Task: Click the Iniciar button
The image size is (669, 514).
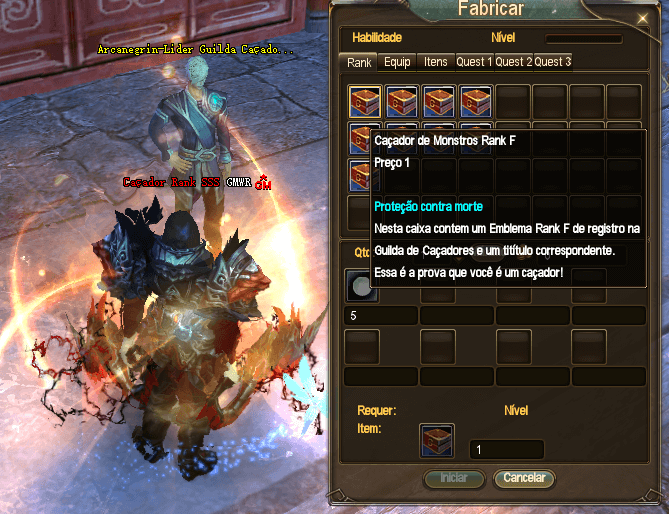Action: pos(454,478)
